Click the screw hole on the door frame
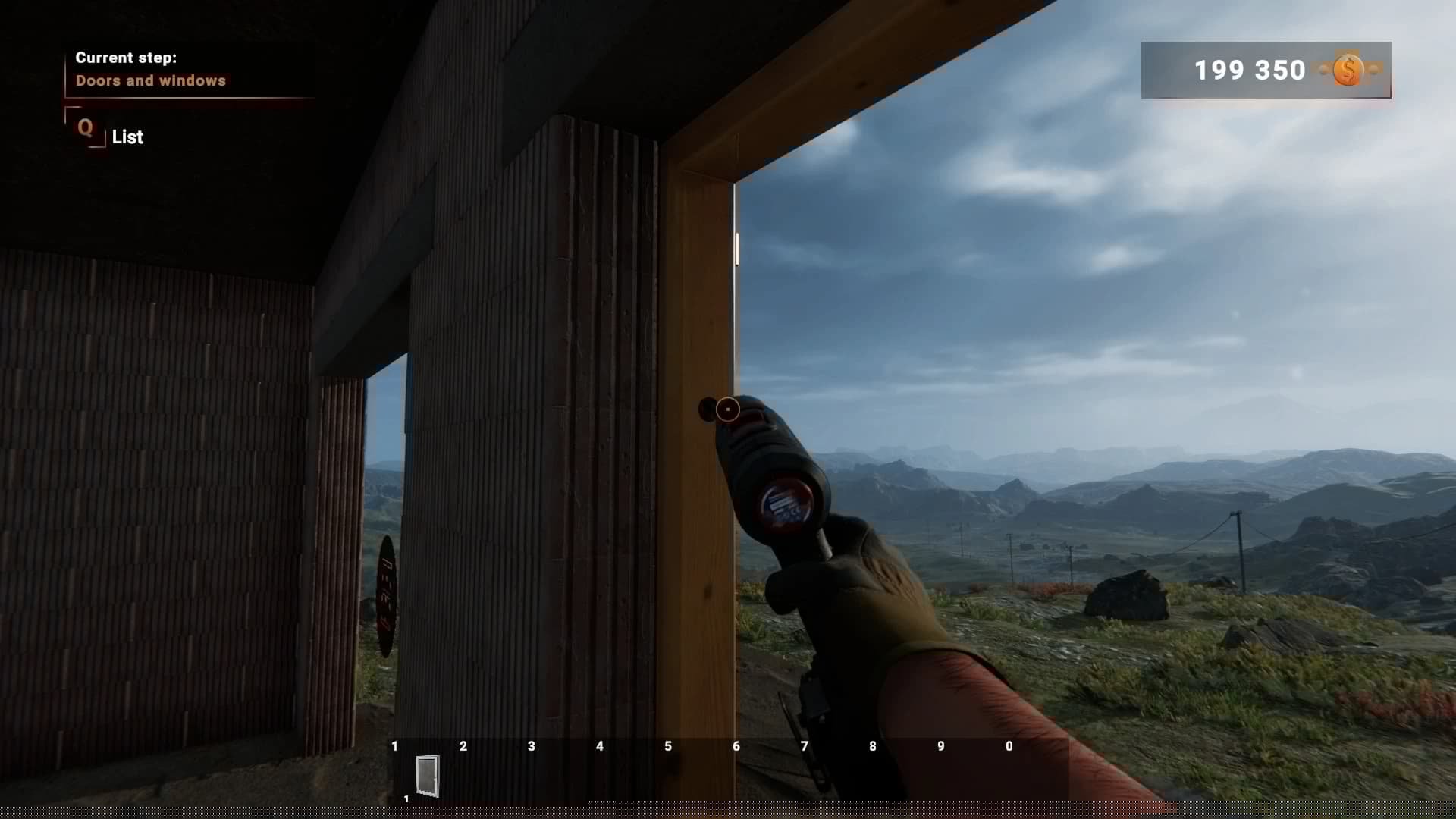The image size is (1456, 819). pos(708,408)
